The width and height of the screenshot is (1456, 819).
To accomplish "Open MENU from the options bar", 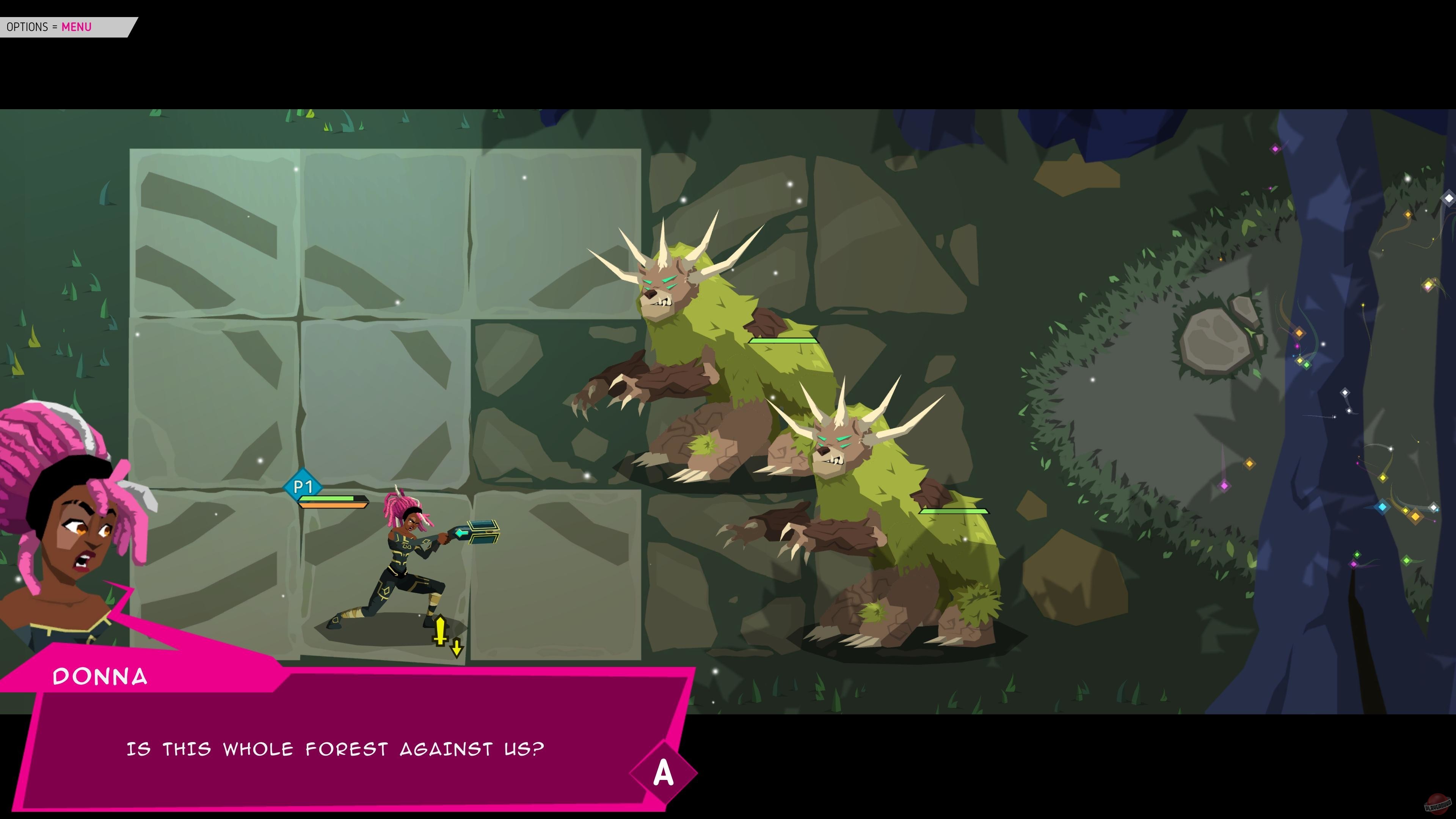I will click(x=77, y=27).
